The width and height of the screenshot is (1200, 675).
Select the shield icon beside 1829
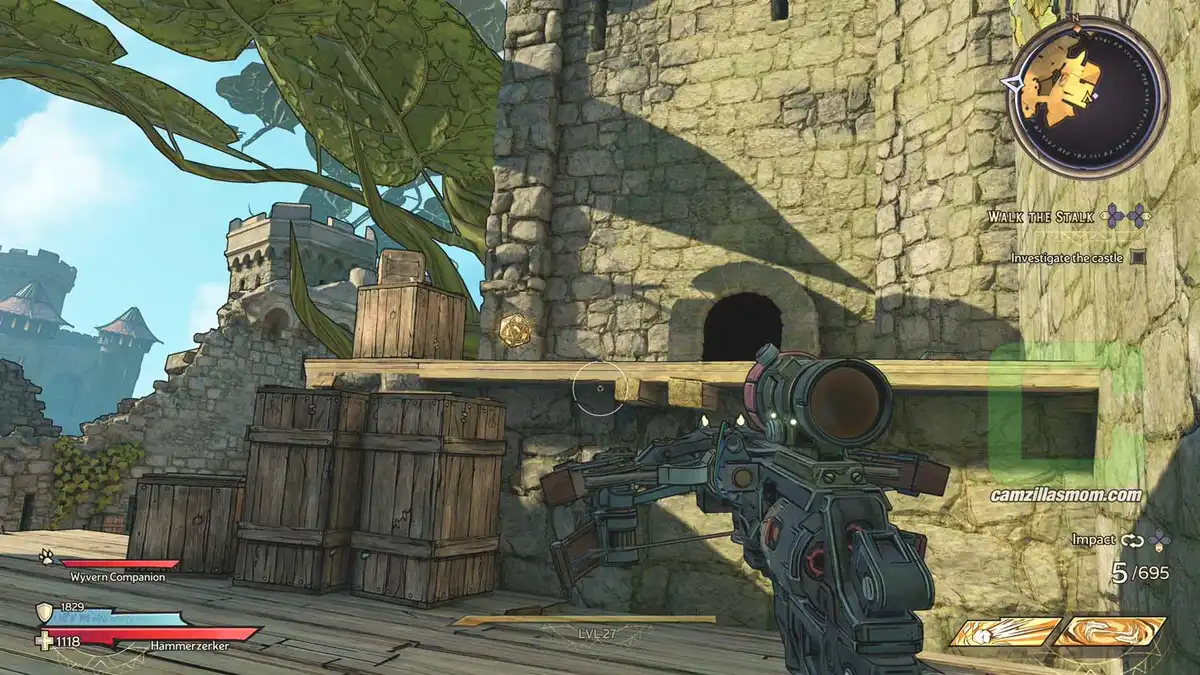pyautogui.click(x=45, y=612)
